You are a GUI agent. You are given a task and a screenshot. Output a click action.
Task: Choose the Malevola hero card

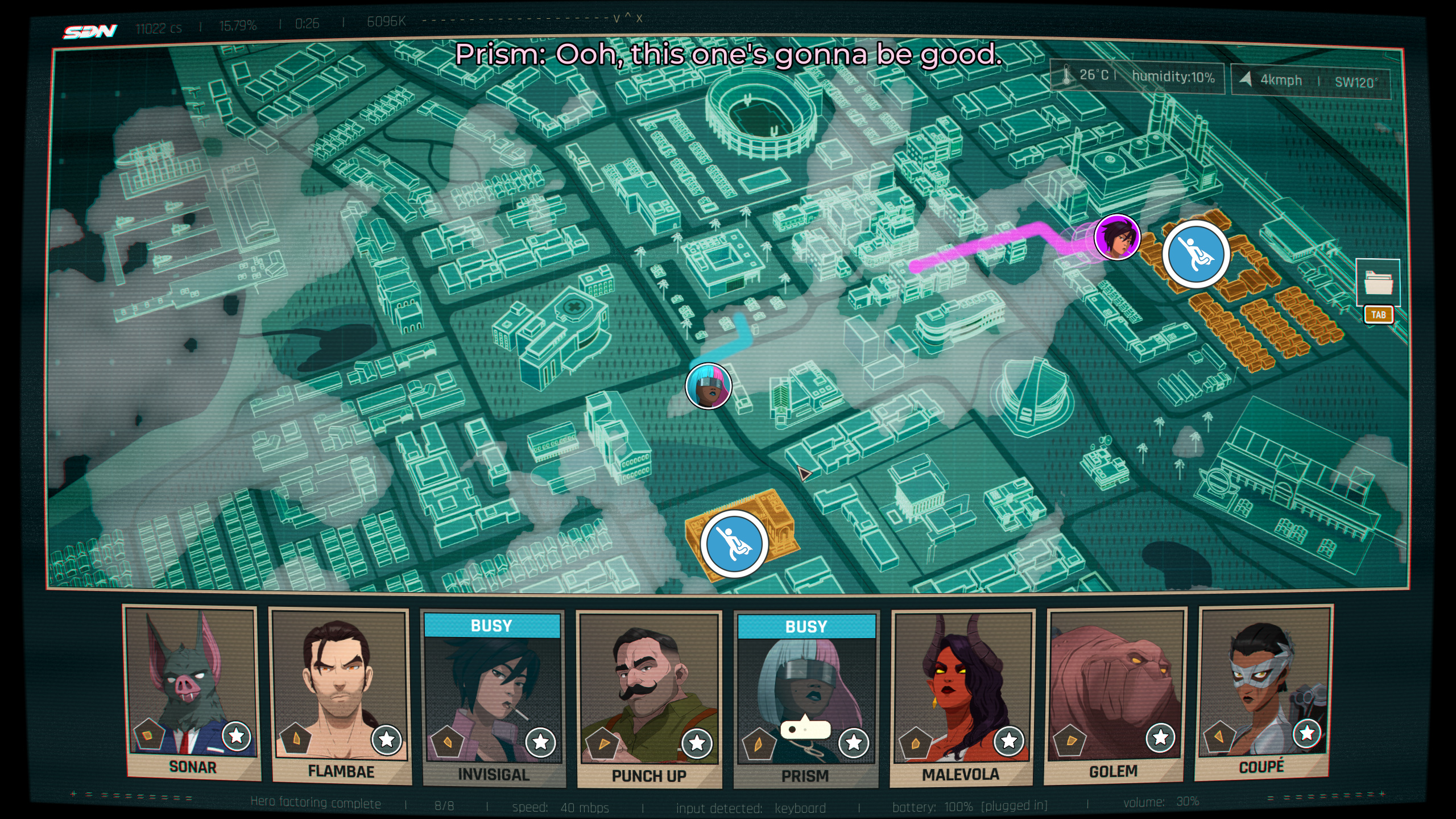962,696
